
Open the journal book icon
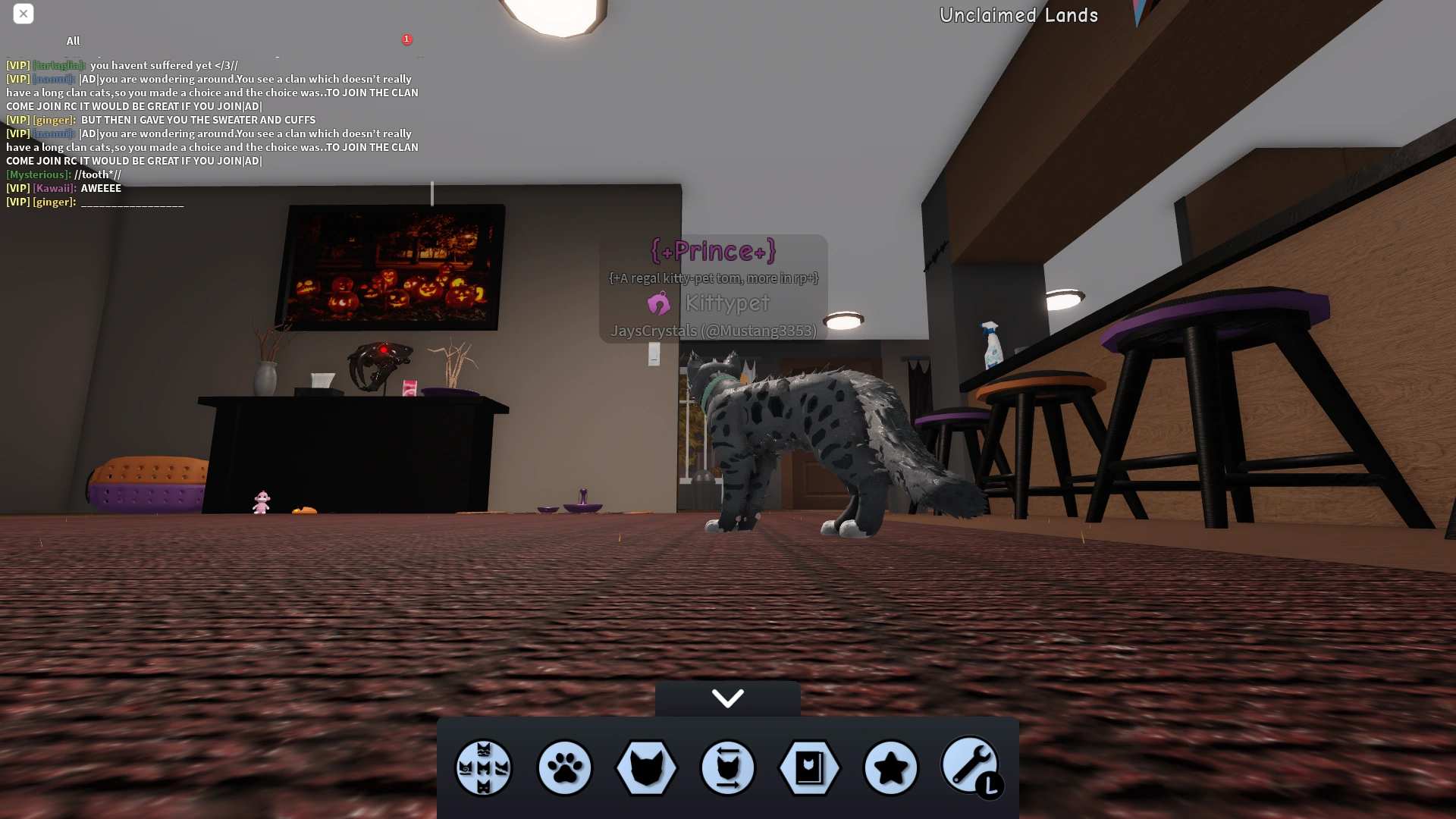pyautogui.click(x=809, y=768)
